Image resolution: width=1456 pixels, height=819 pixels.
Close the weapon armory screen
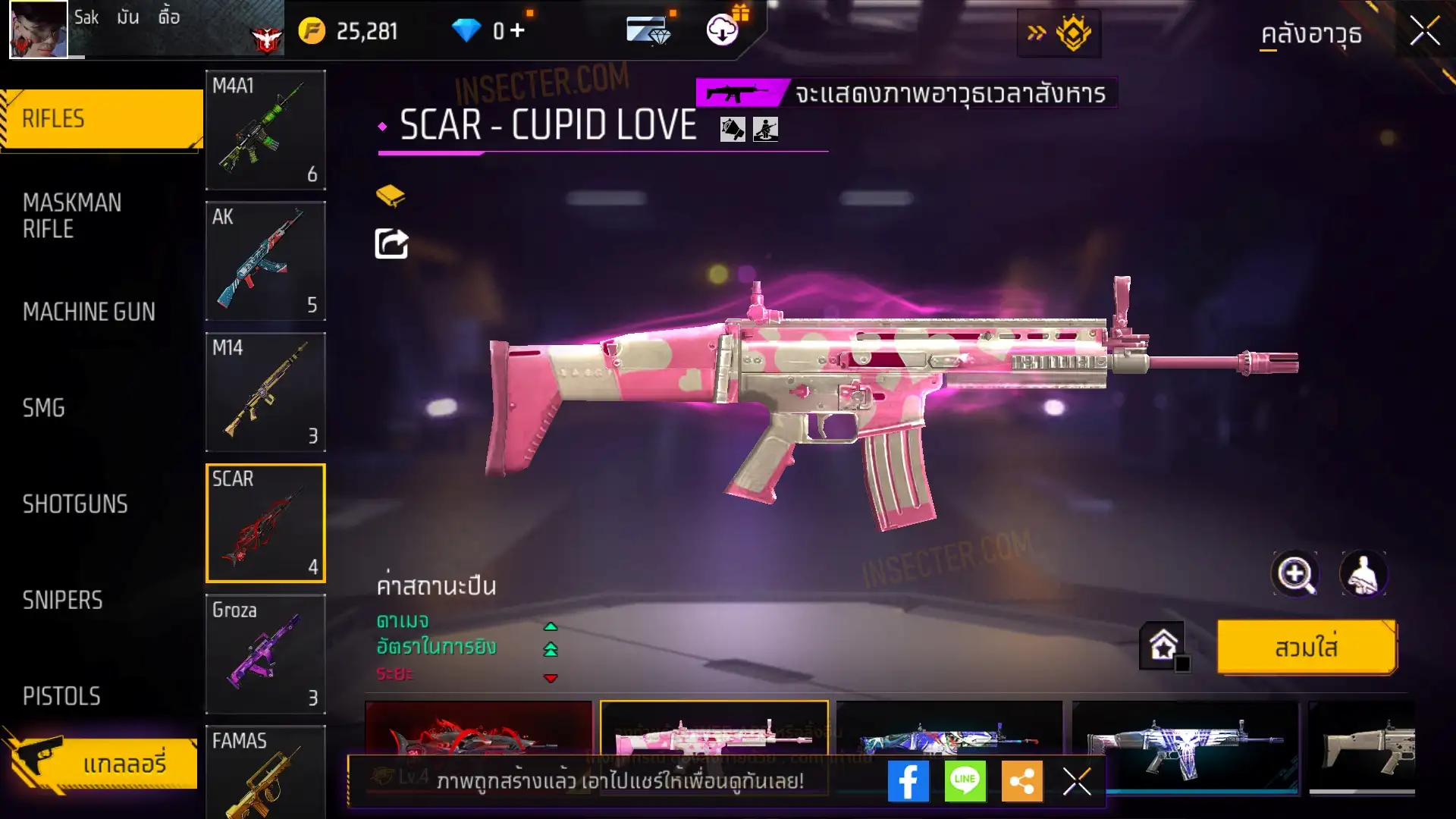1424,32
